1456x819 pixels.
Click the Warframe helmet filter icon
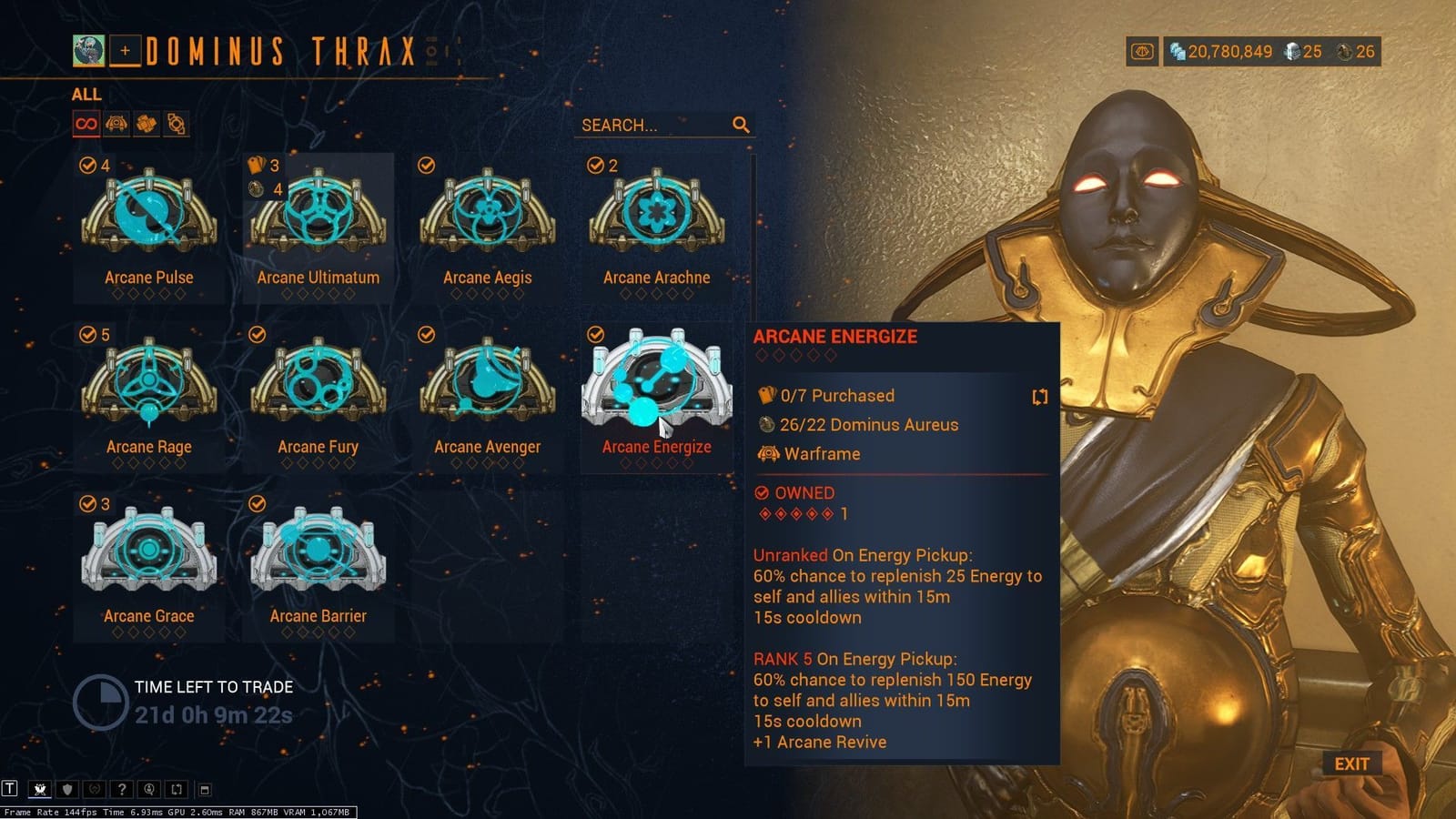click(116, 125)
